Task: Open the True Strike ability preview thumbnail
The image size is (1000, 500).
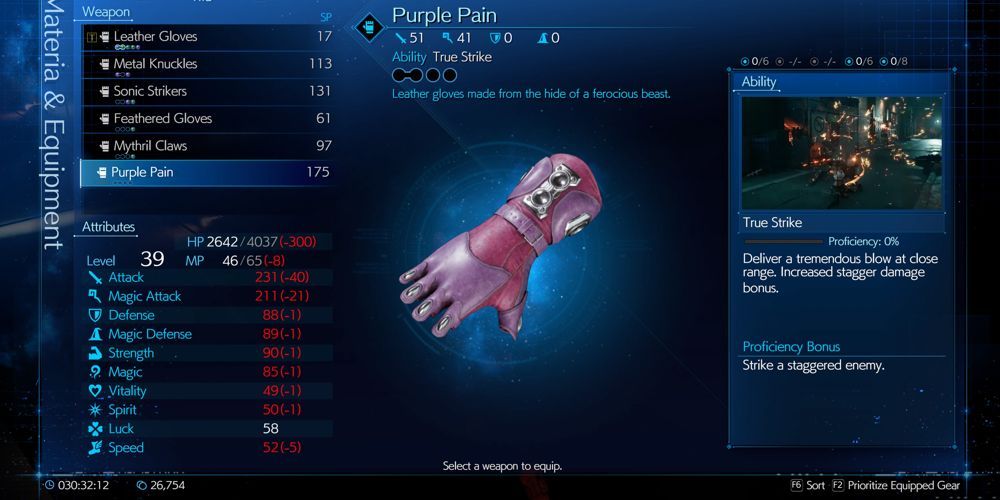Action: [841, 152]
